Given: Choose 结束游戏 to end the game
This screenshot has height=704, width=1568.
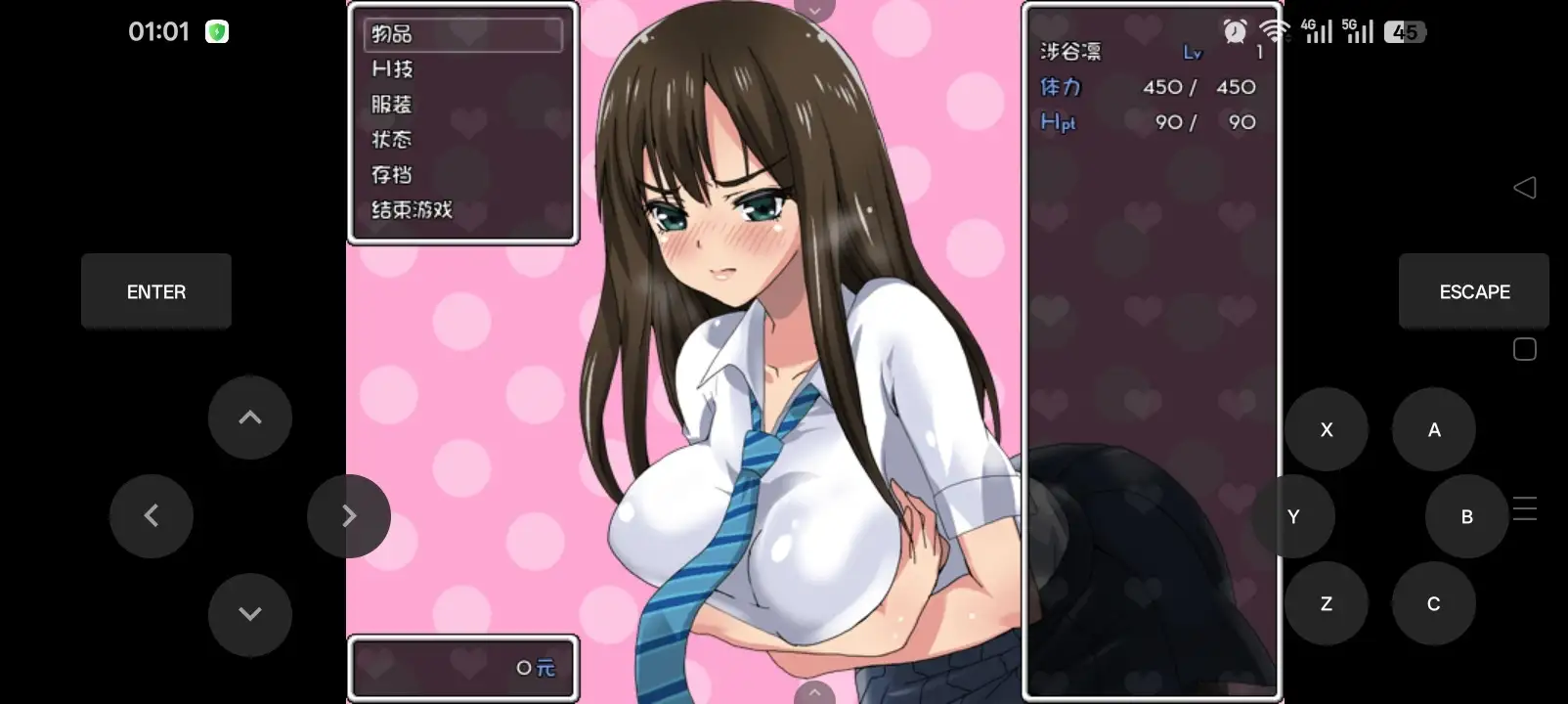Looking at the screenshot, I should pyautogui.click(x=410, y=210).
